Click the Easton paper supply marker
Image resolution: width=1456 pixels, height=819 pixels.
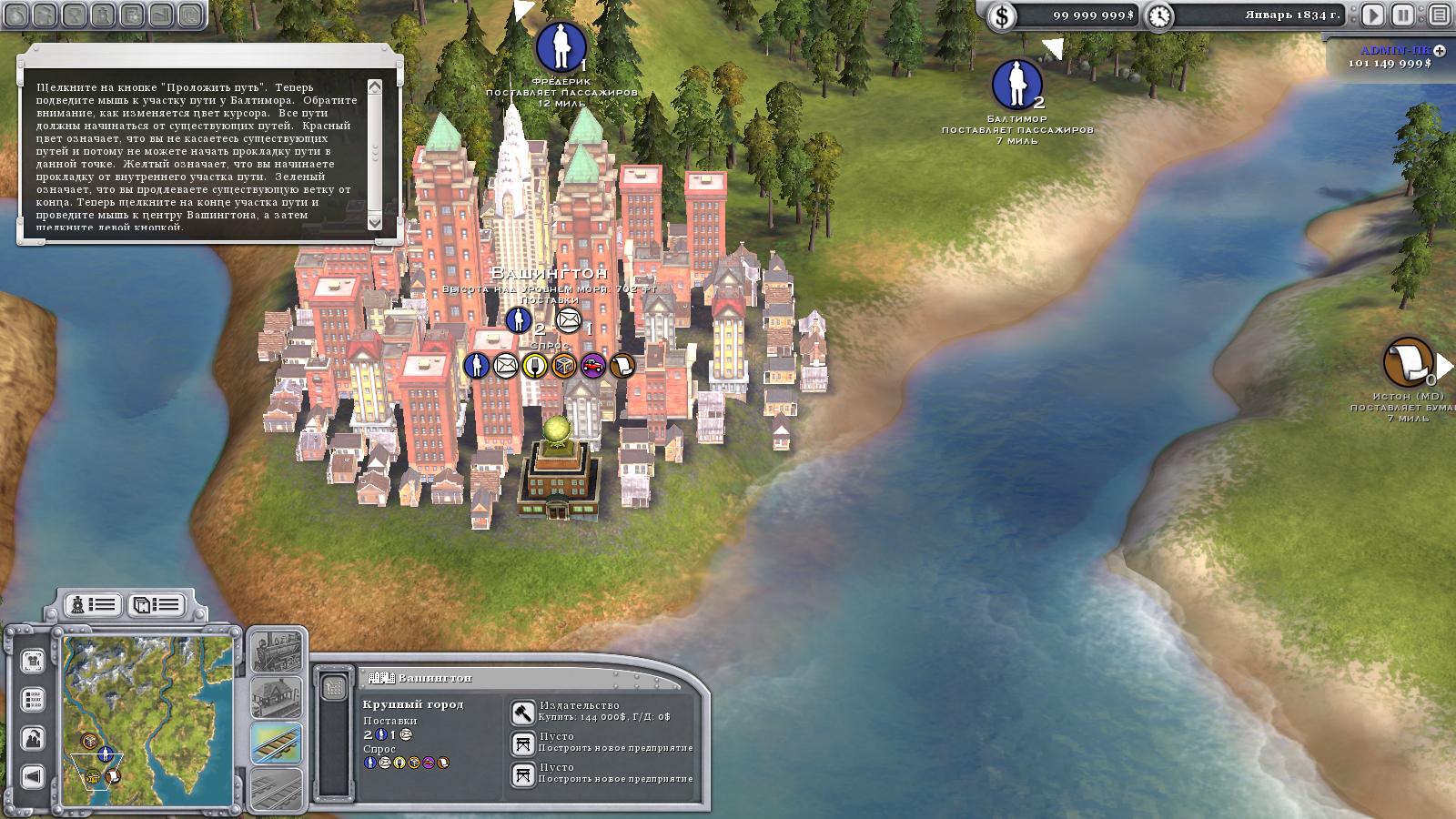pos(1408,361)
